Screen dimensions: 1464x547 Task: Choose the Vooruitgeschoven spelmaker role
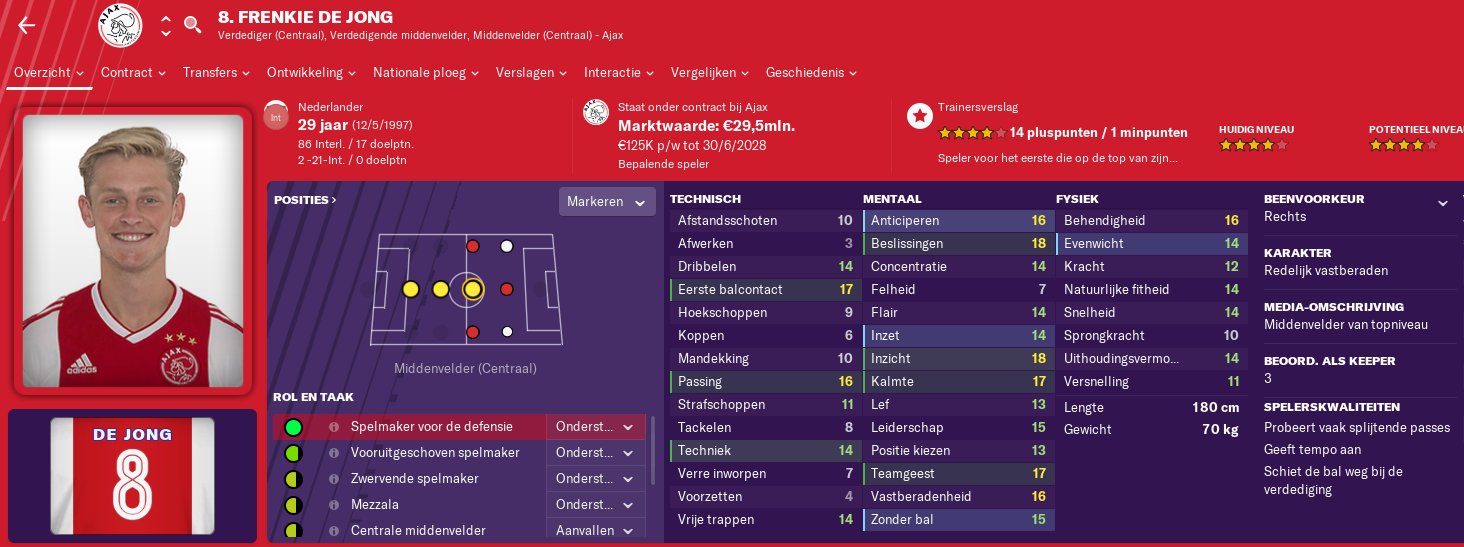click(x=435, y=453)
